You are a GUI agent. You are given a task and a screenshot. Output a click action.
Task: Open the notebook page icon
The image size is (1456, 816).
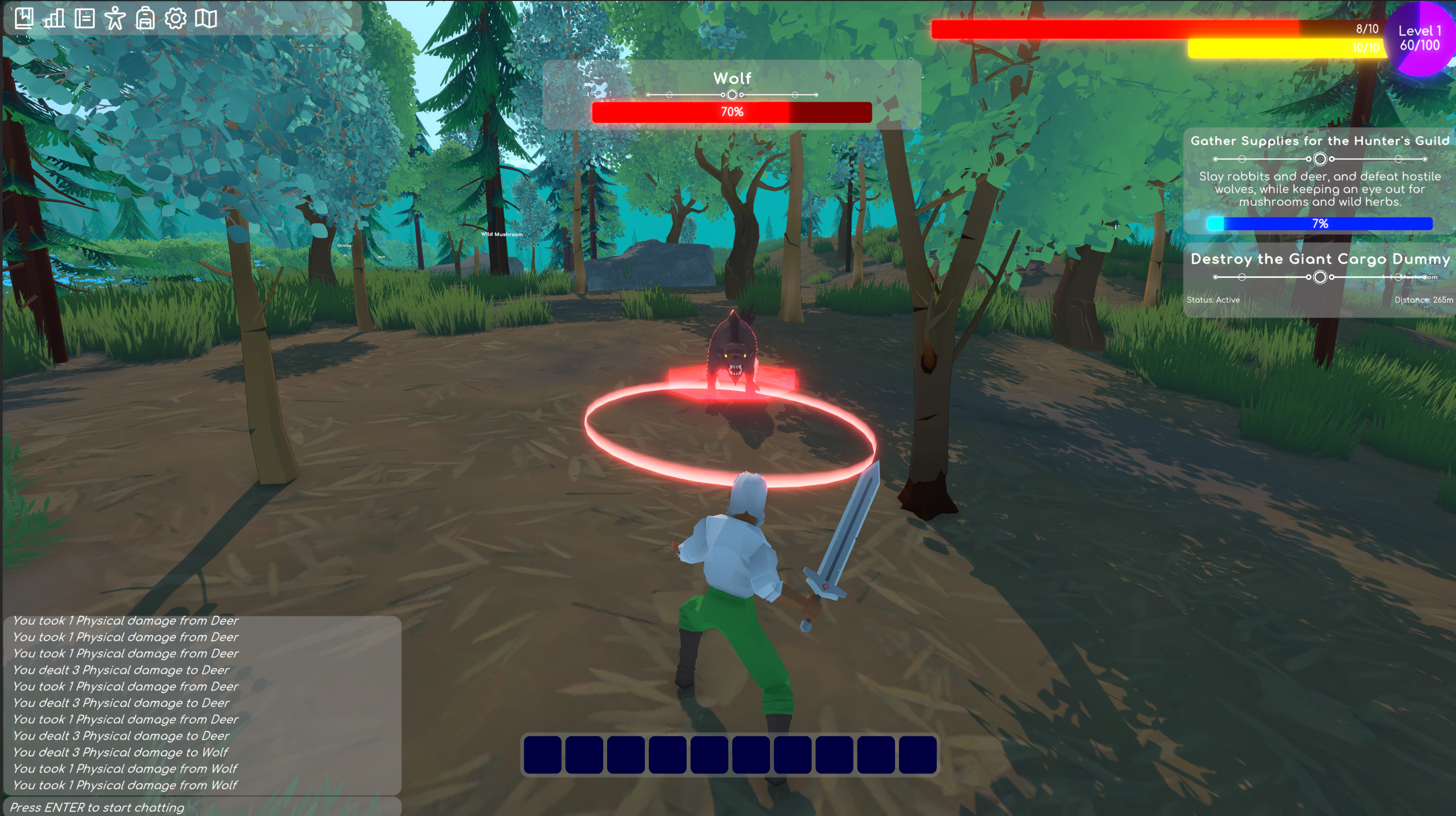85,18
